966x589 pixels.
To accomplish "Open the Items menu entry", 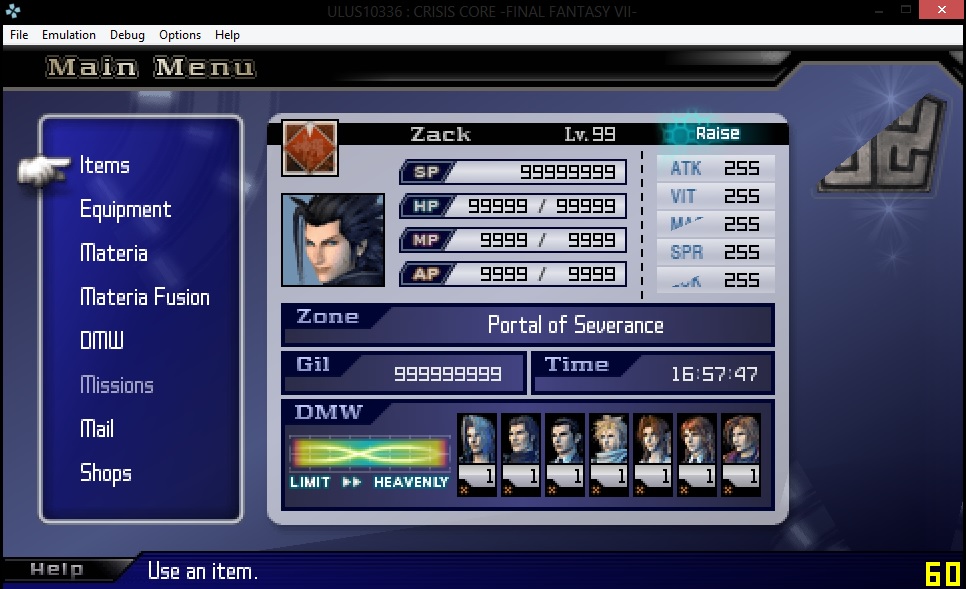I will click(105, 166).
